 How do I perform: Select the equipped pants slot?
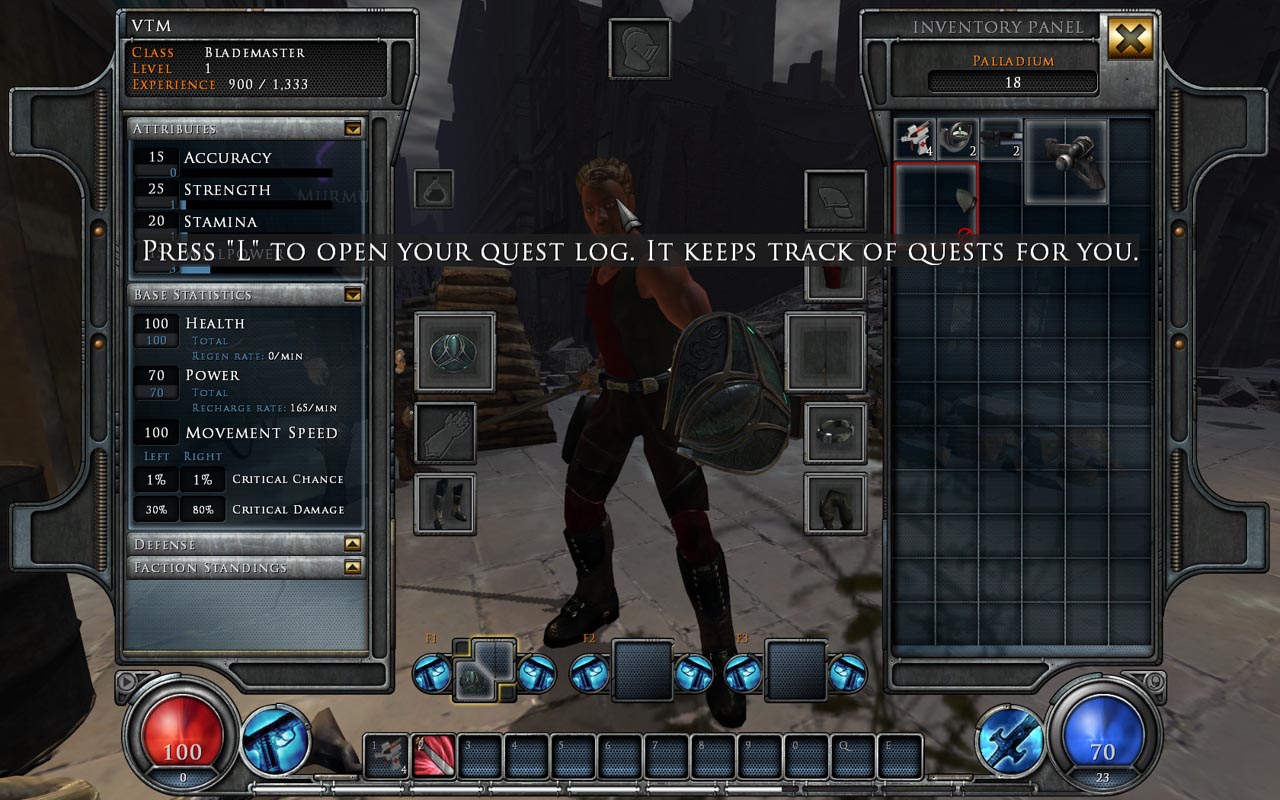835,504
